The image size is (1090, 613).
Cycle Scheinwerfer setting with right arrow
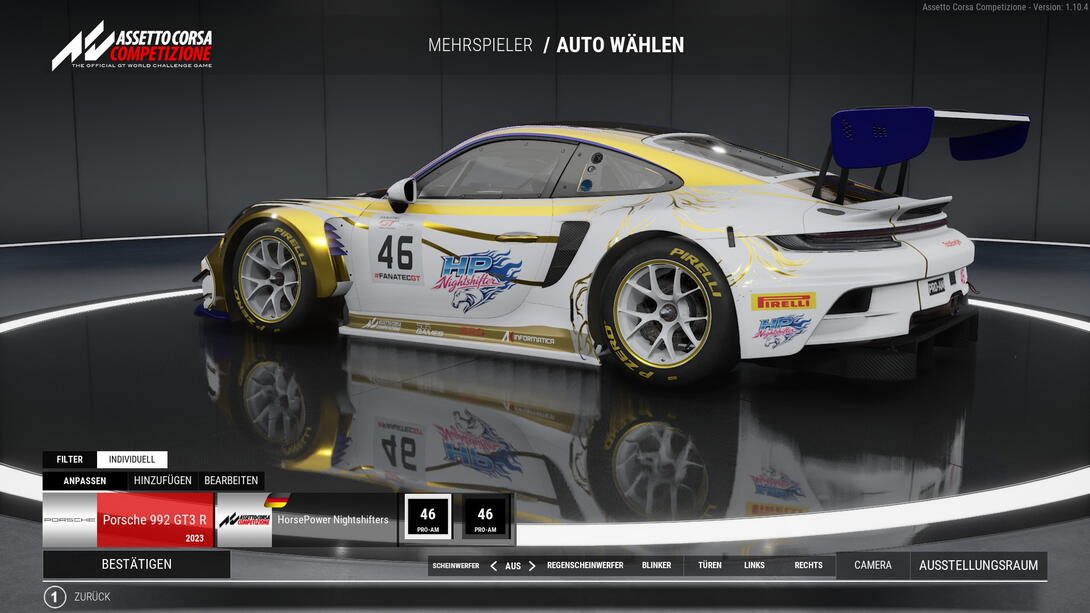532,566
